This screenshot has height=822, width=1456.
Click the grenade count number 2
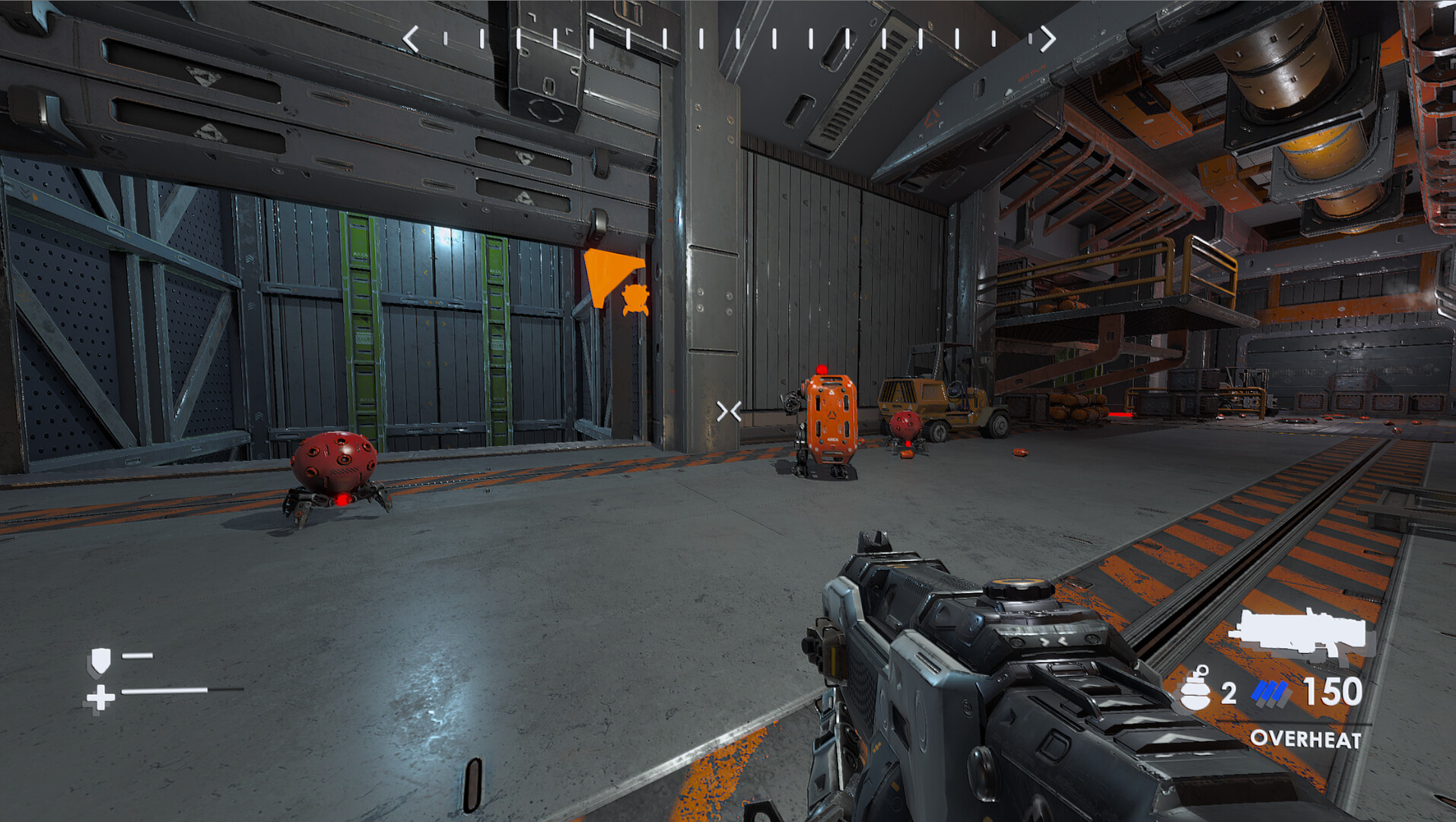(1228, 691)
